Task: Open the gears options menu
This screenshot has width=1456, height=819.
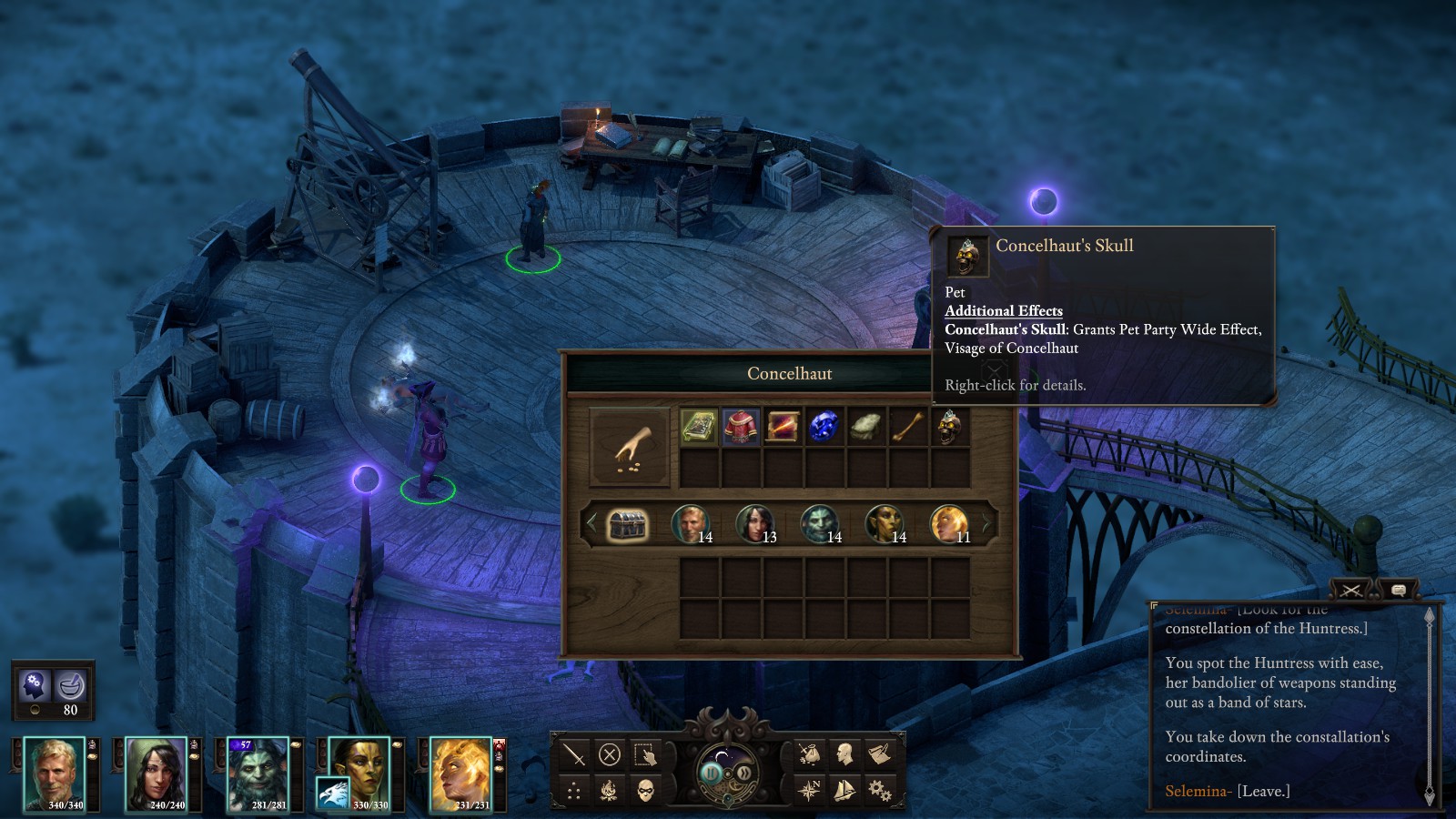Action: pyautogui.click(x=879, y=790)
